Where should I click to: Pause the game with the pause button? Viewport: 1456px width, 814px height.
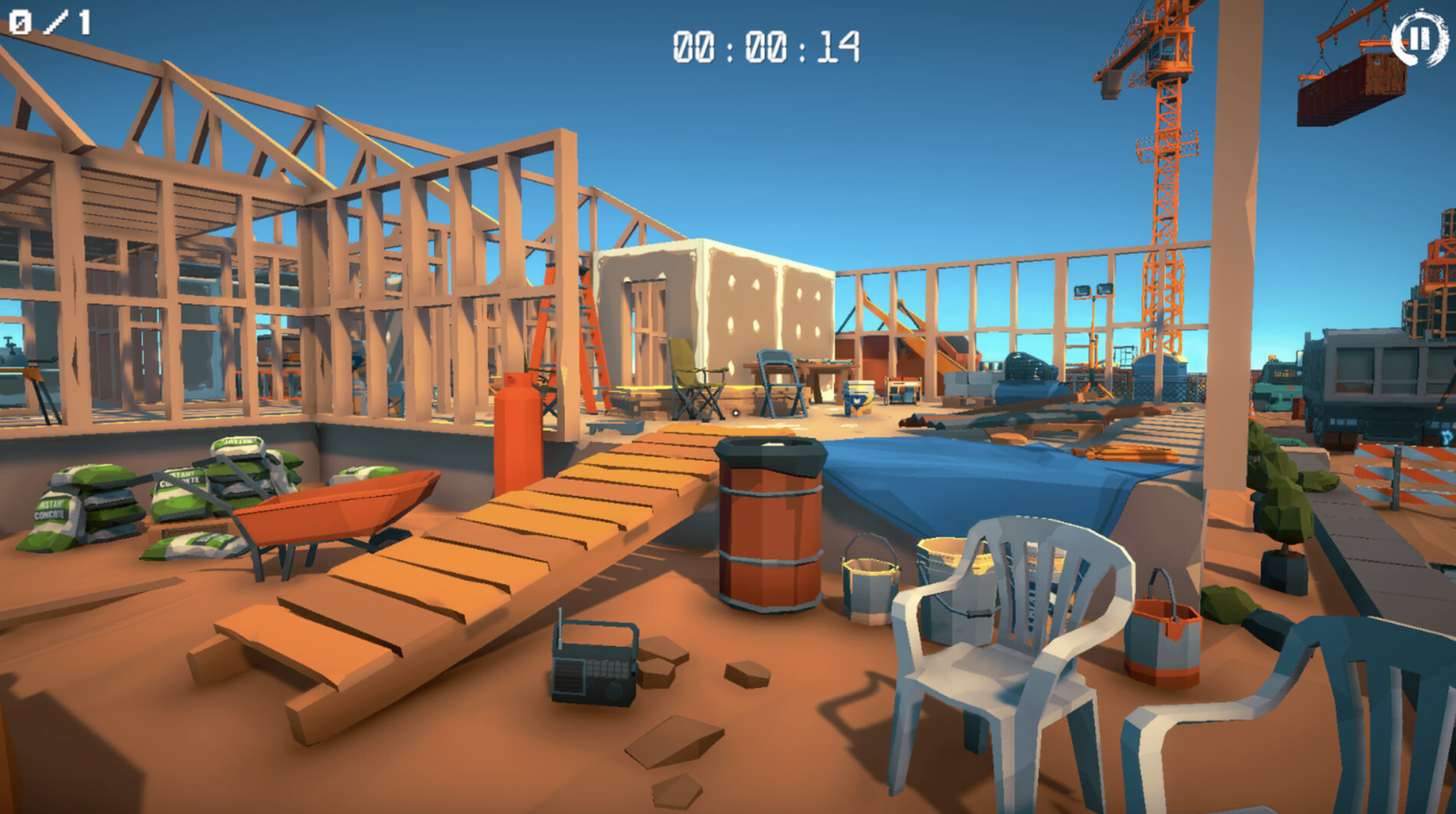point(1419,38)
